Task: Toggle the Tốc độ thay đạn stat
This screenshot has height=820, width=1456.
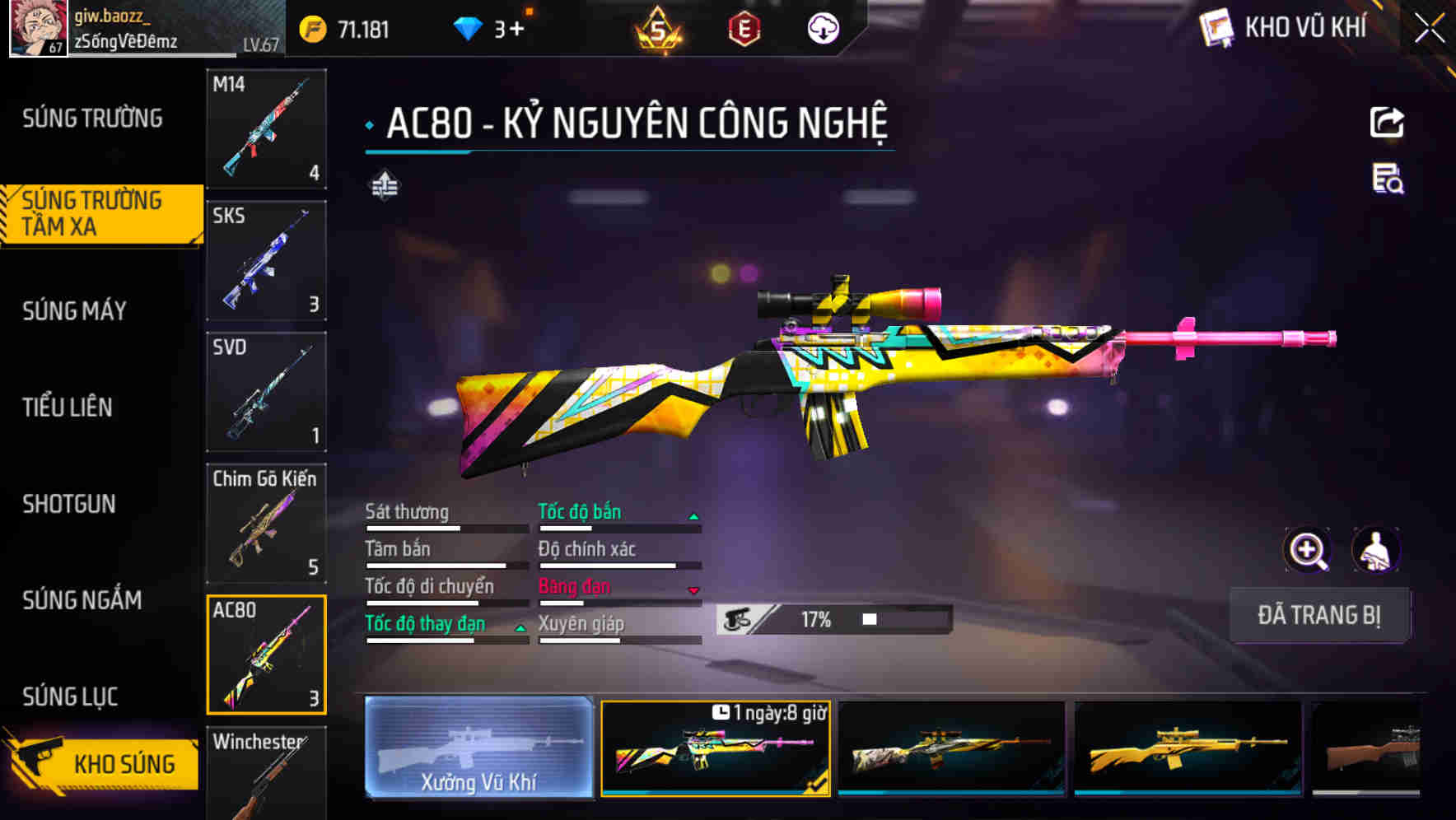Action: tap(425, 623)
